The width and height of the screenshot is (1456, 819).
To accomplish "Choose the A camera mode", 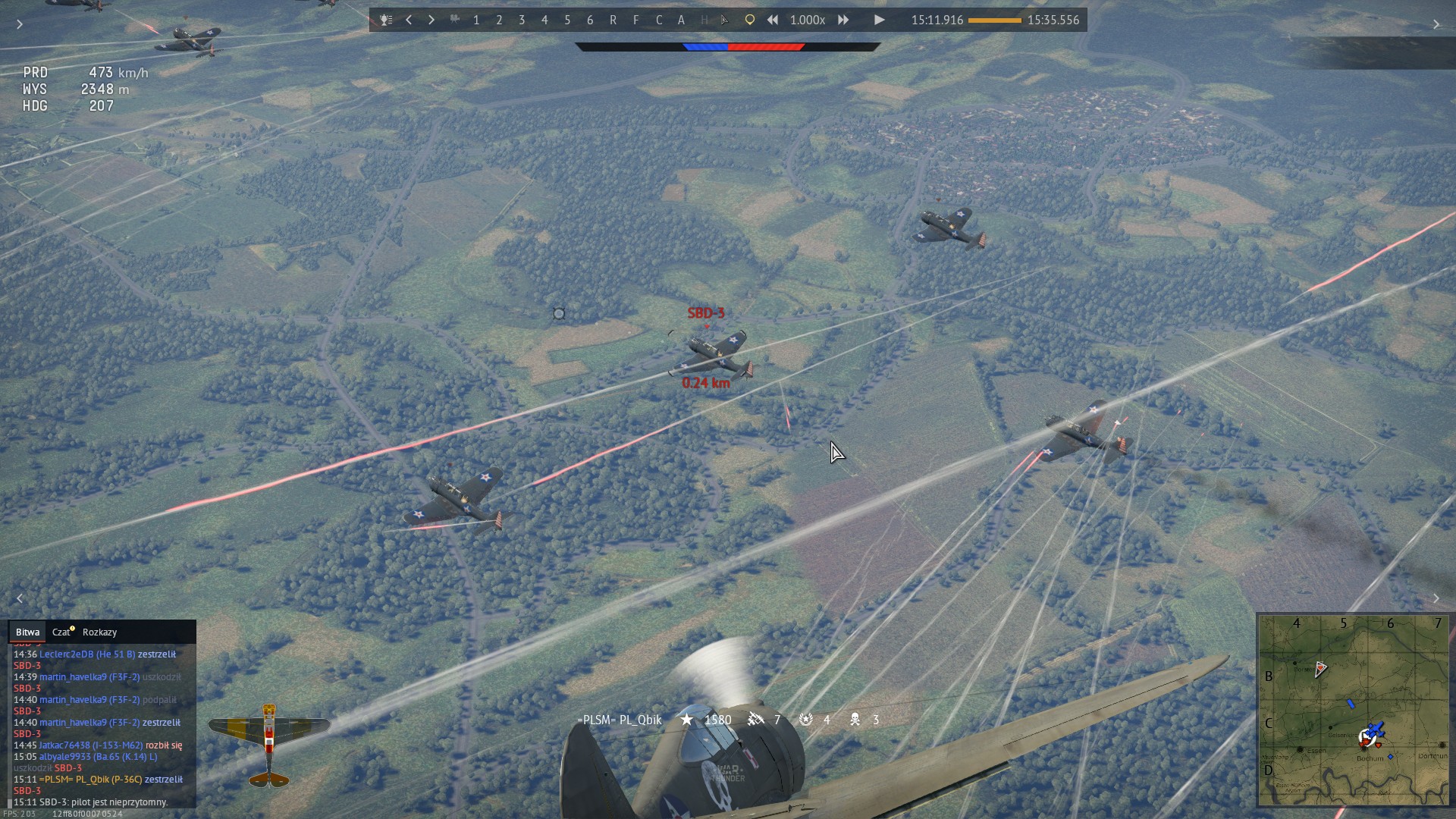I will pyautogui.click(x=681, y=20).
